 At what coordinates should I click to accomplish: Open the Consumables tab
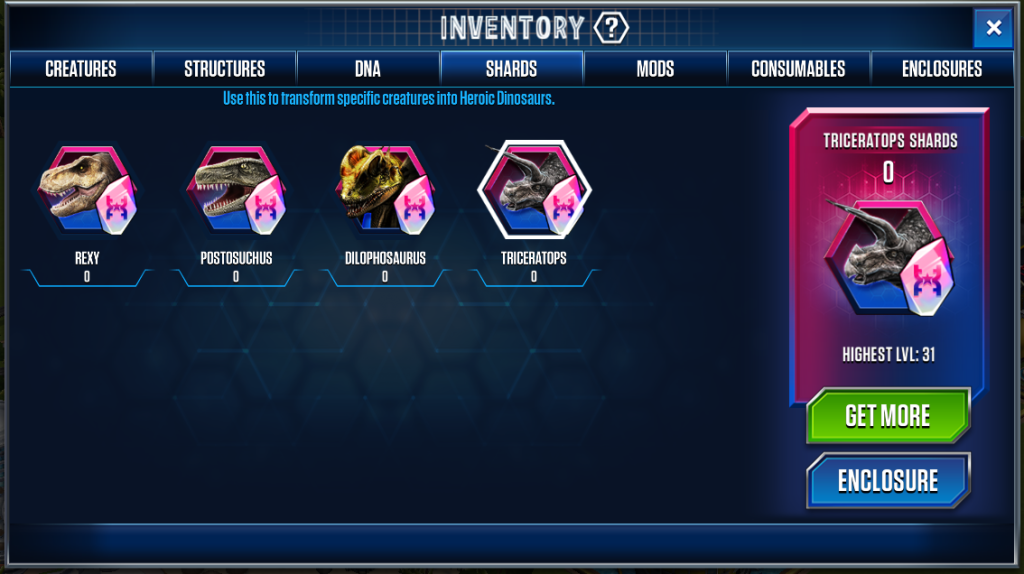click(798, 69)
